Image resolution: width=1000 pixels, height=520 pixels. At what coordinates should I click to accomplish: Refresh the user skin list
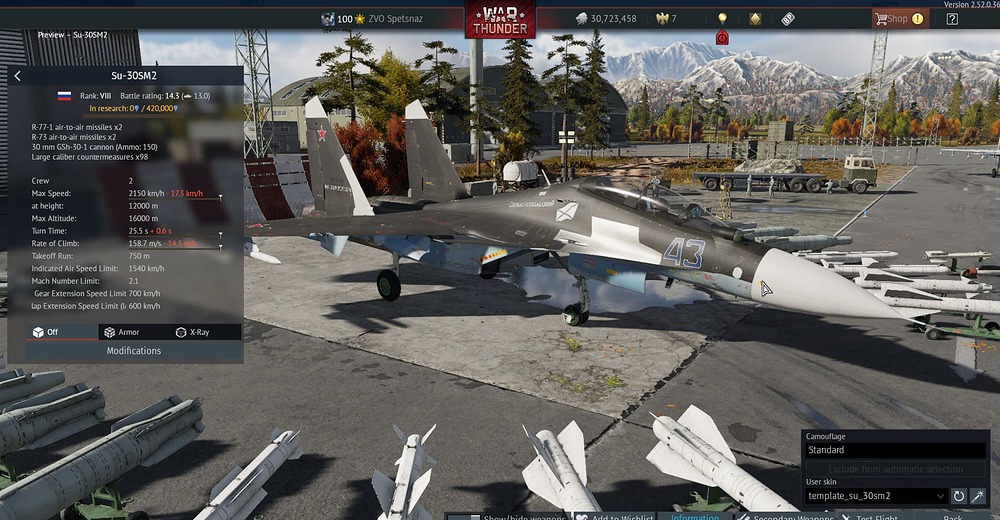pyautogui.click(x=958, y=496)
